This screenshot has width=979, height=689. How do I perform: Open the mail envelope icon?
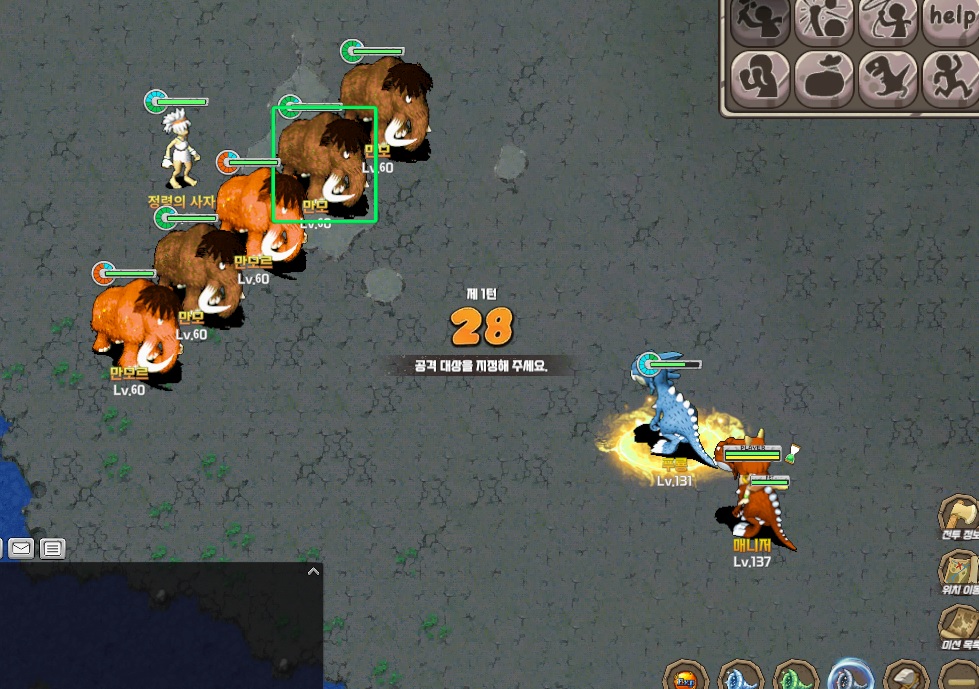tap(20, 548)
